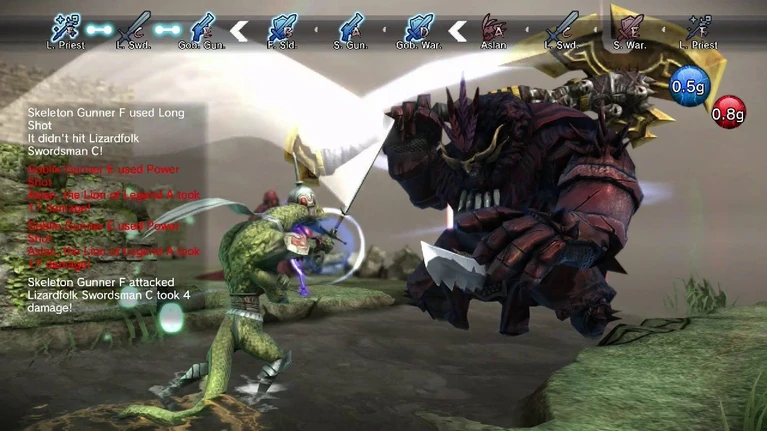Choose the S. Gun. turn order icon
This screenshot has height=431, width=767.
tap(349, 27)
